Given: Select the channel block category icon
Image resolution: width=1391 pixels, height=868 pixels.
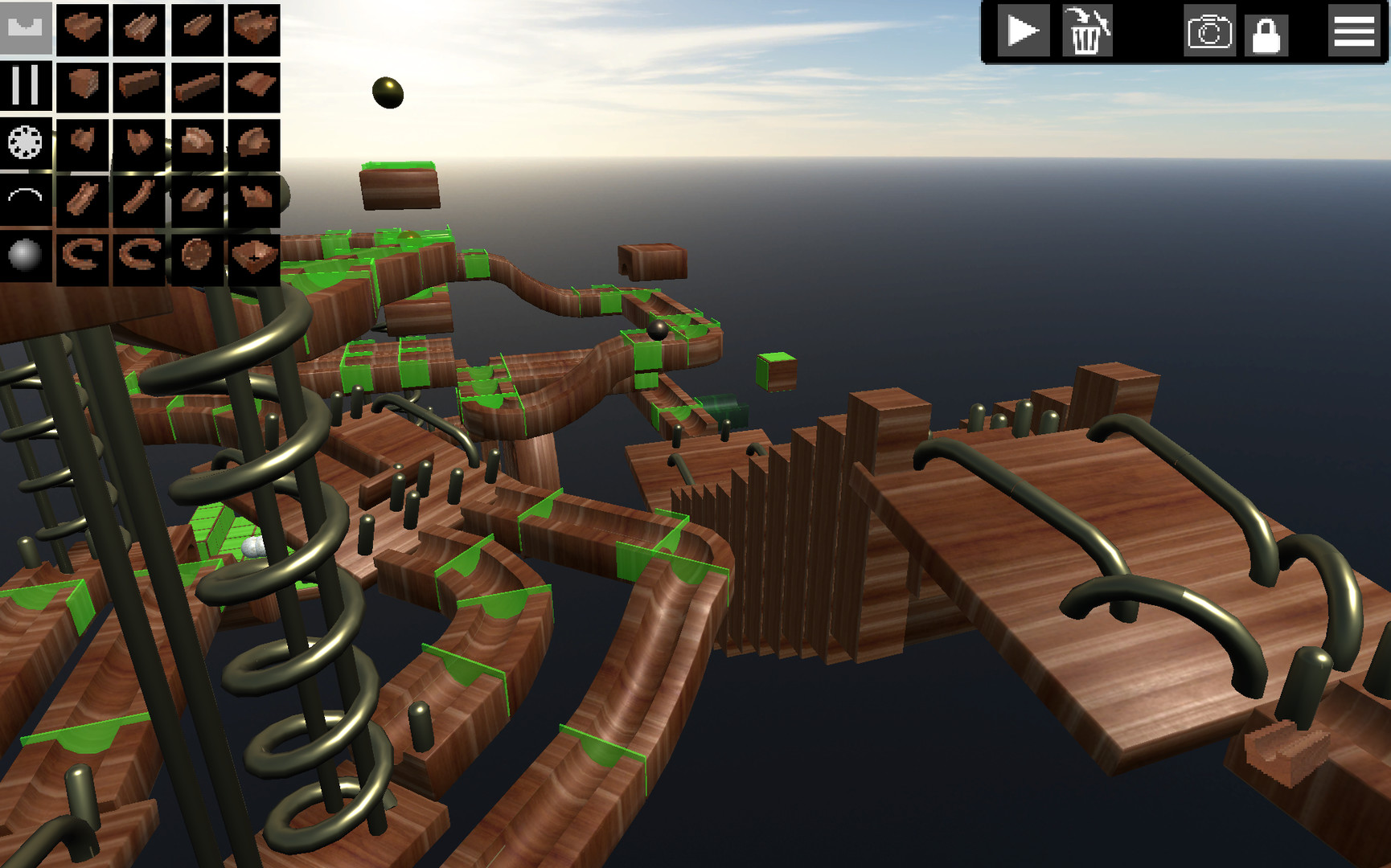Looking at the screenshot, I should [x=27, y=27].
